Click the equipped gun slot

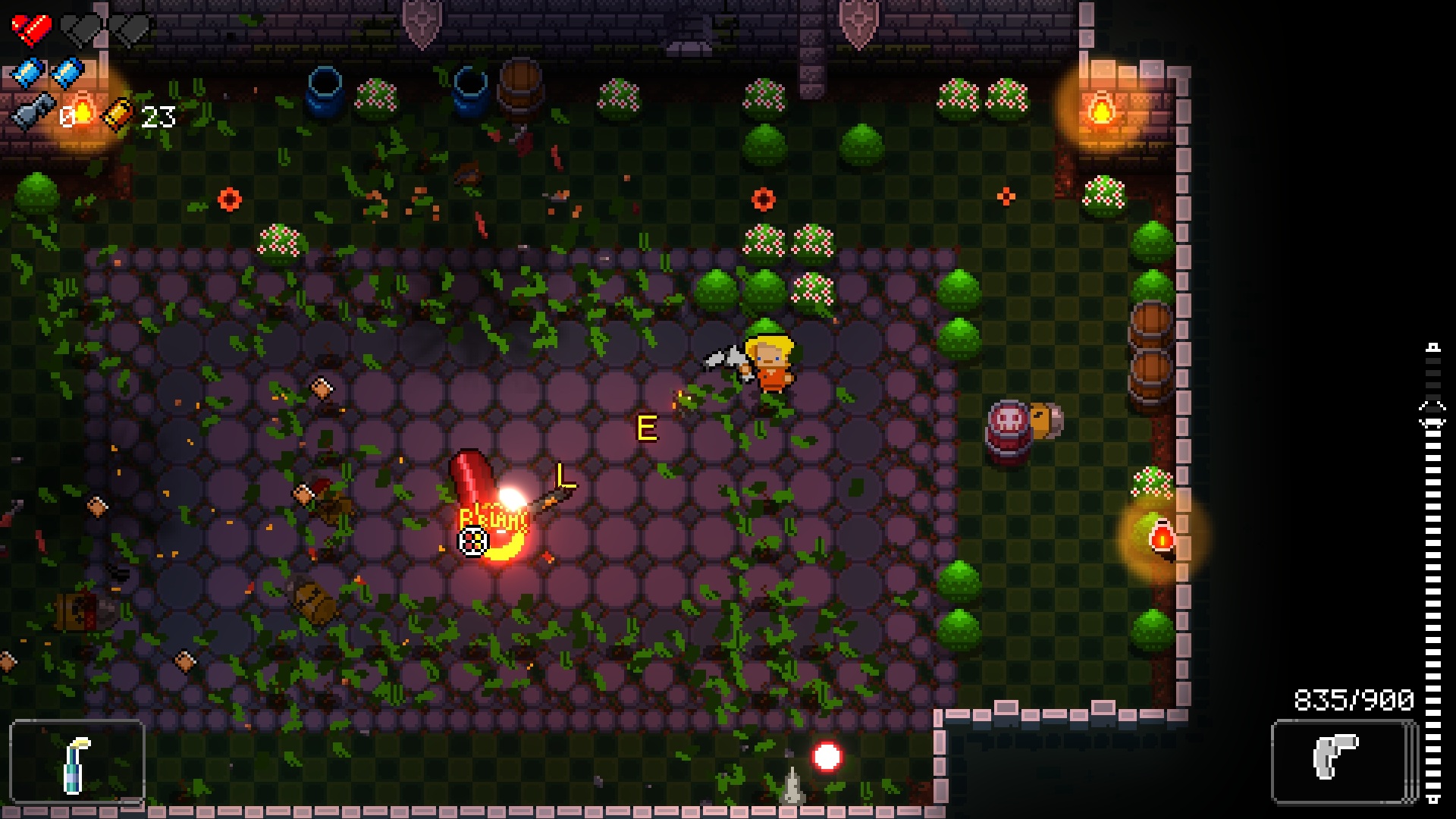(1343, 761)
